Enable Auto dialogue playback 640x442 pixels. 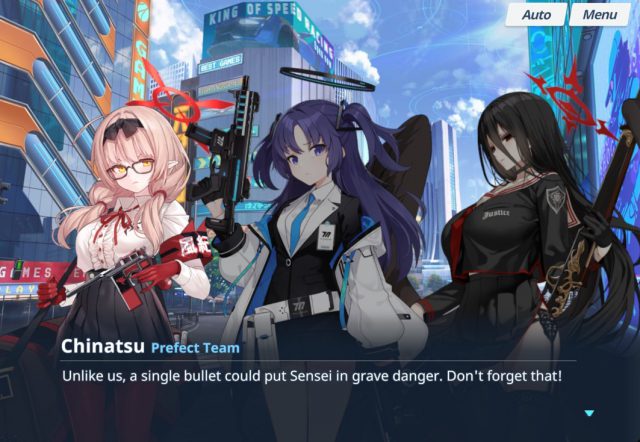pos(536,15)
